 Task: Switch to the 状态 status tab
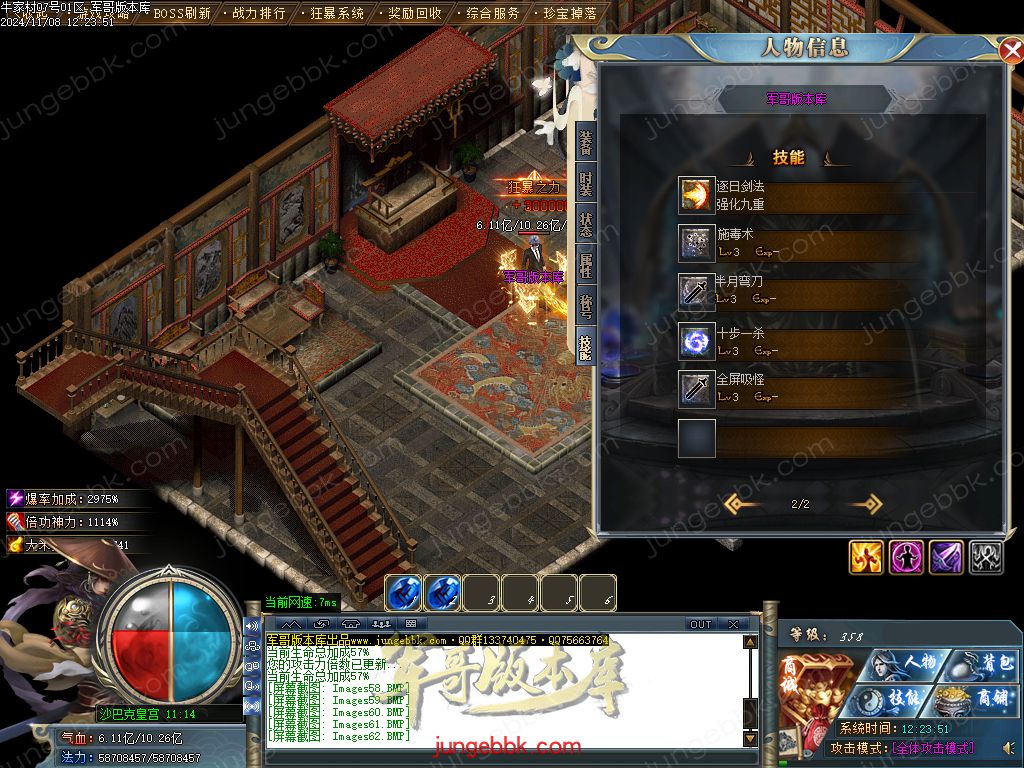click(x=586, y=225)
